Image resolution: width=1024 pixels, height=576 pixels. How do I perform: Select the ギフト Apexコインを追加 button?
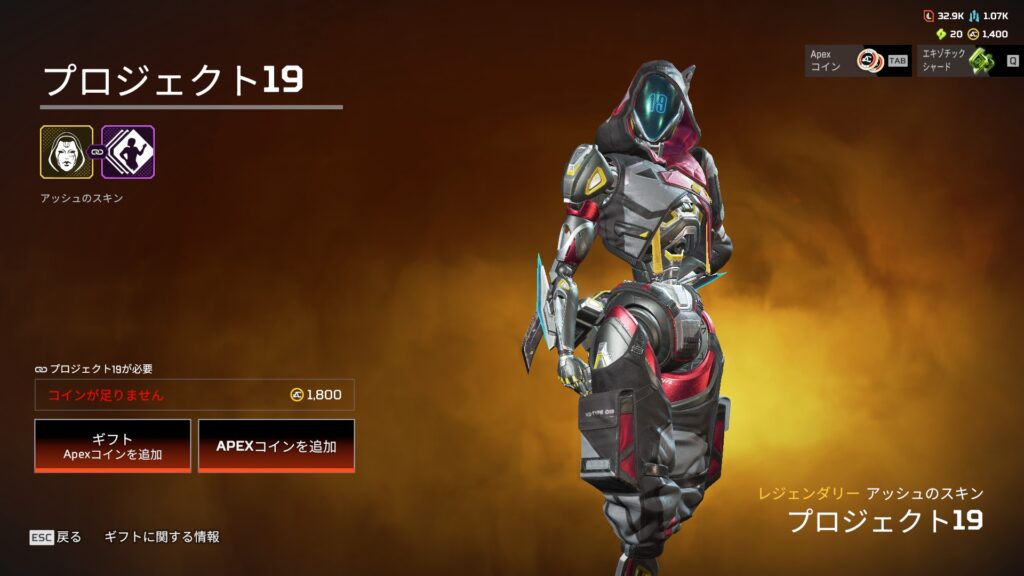(112, 445)
